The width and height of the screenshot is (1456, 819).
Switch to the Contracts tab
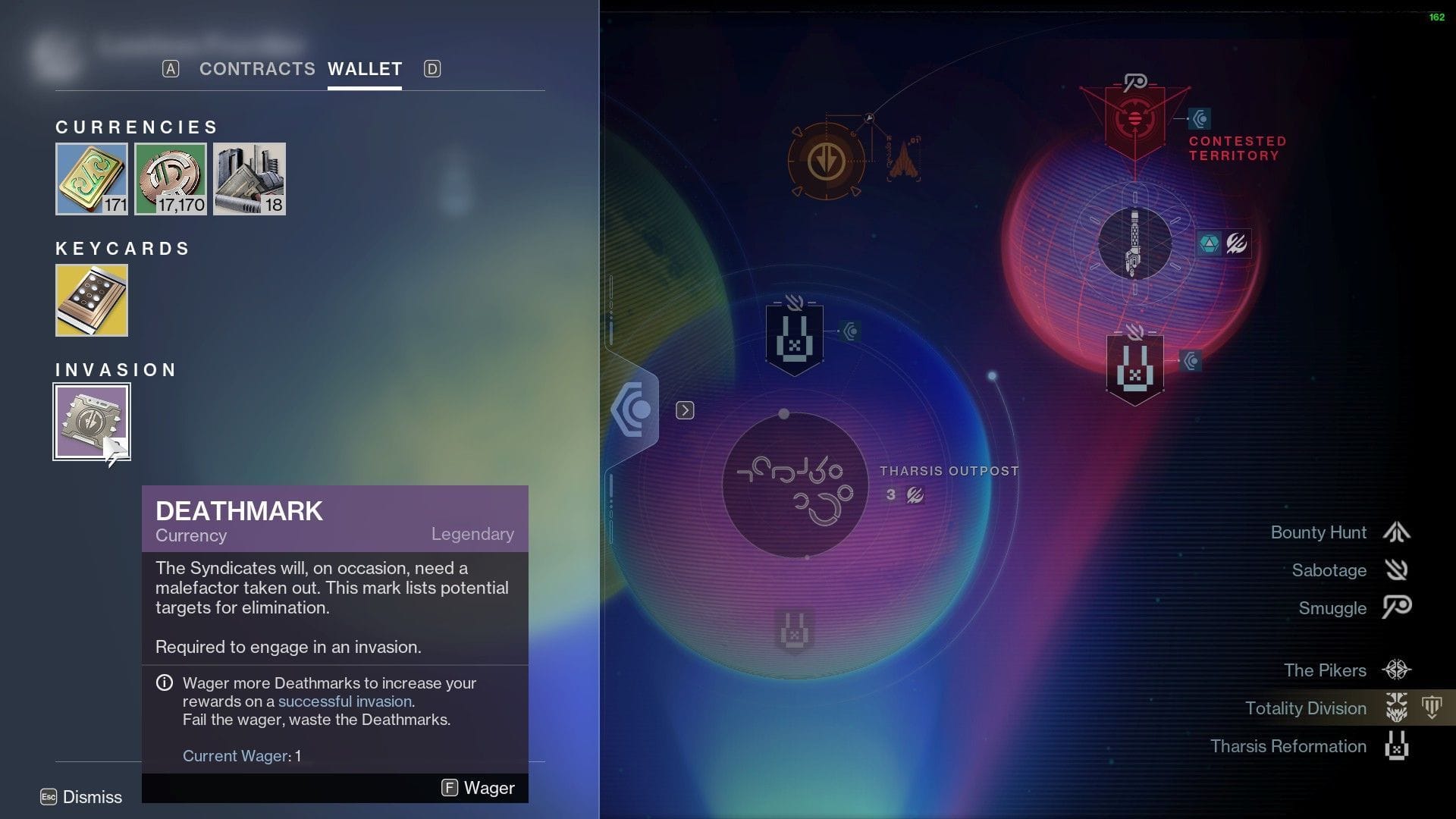(x=258, y=69)
